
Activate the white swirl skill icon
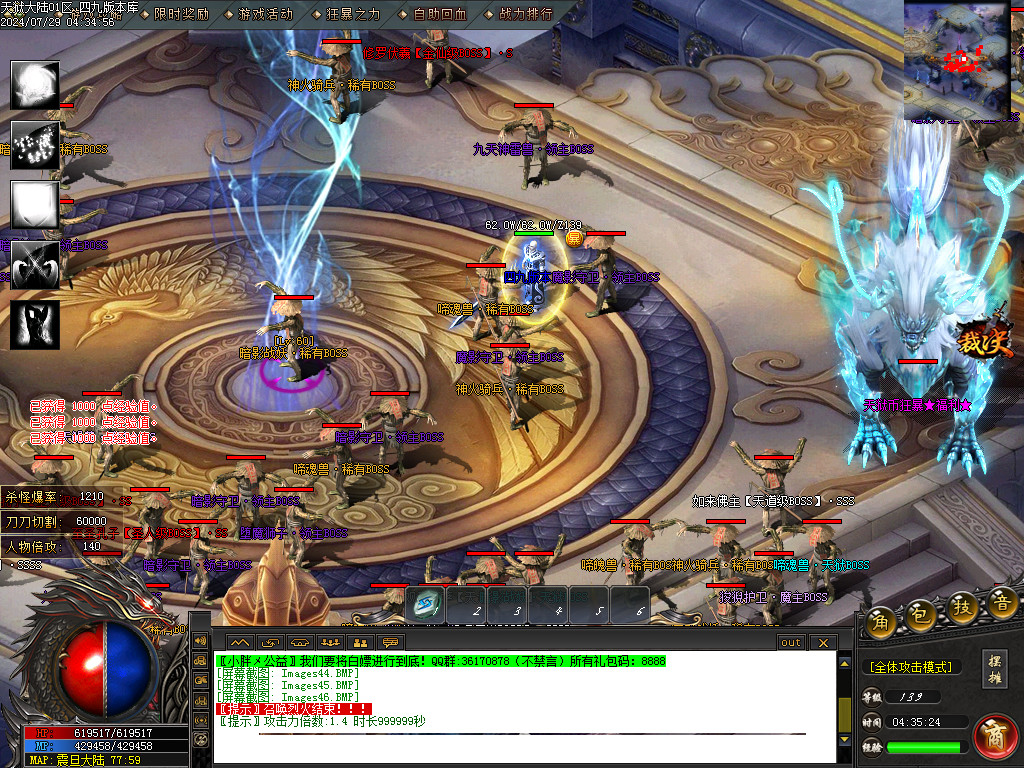(x=35, y=86)
